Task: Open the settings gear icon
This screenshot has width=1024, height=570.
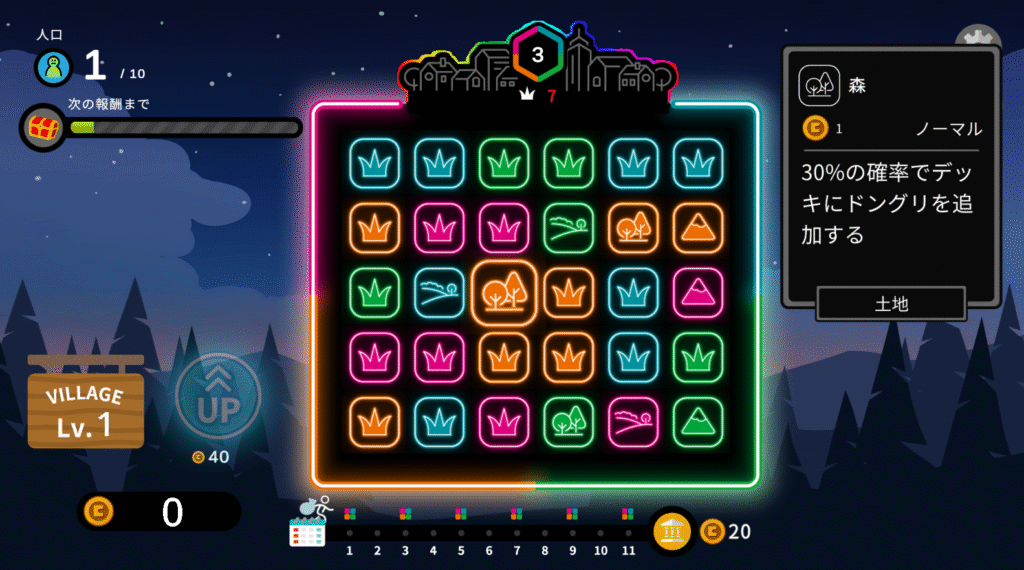Action: click(x=978, y=40)
